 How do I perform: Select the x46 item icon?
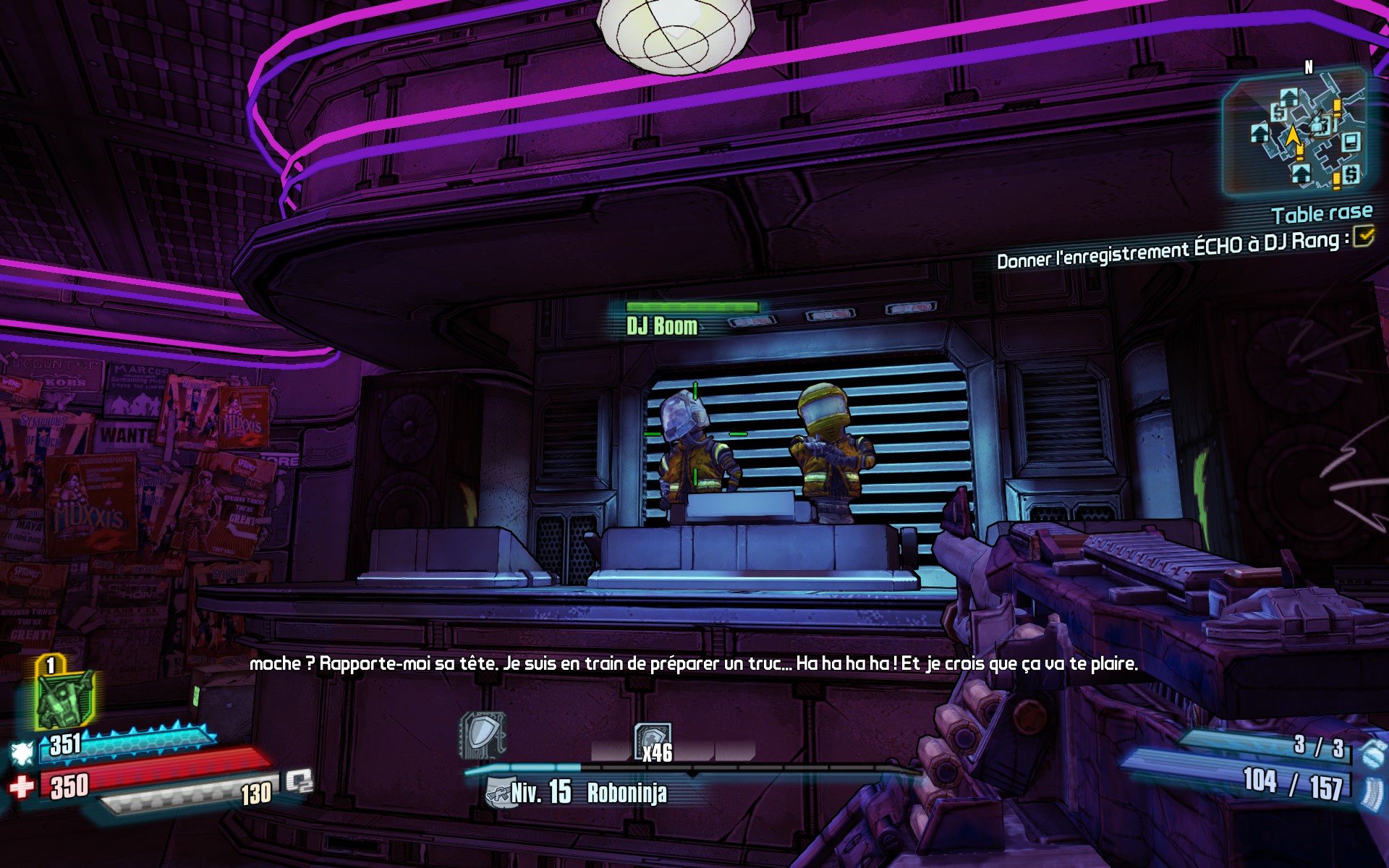click(x=653, y=742)
